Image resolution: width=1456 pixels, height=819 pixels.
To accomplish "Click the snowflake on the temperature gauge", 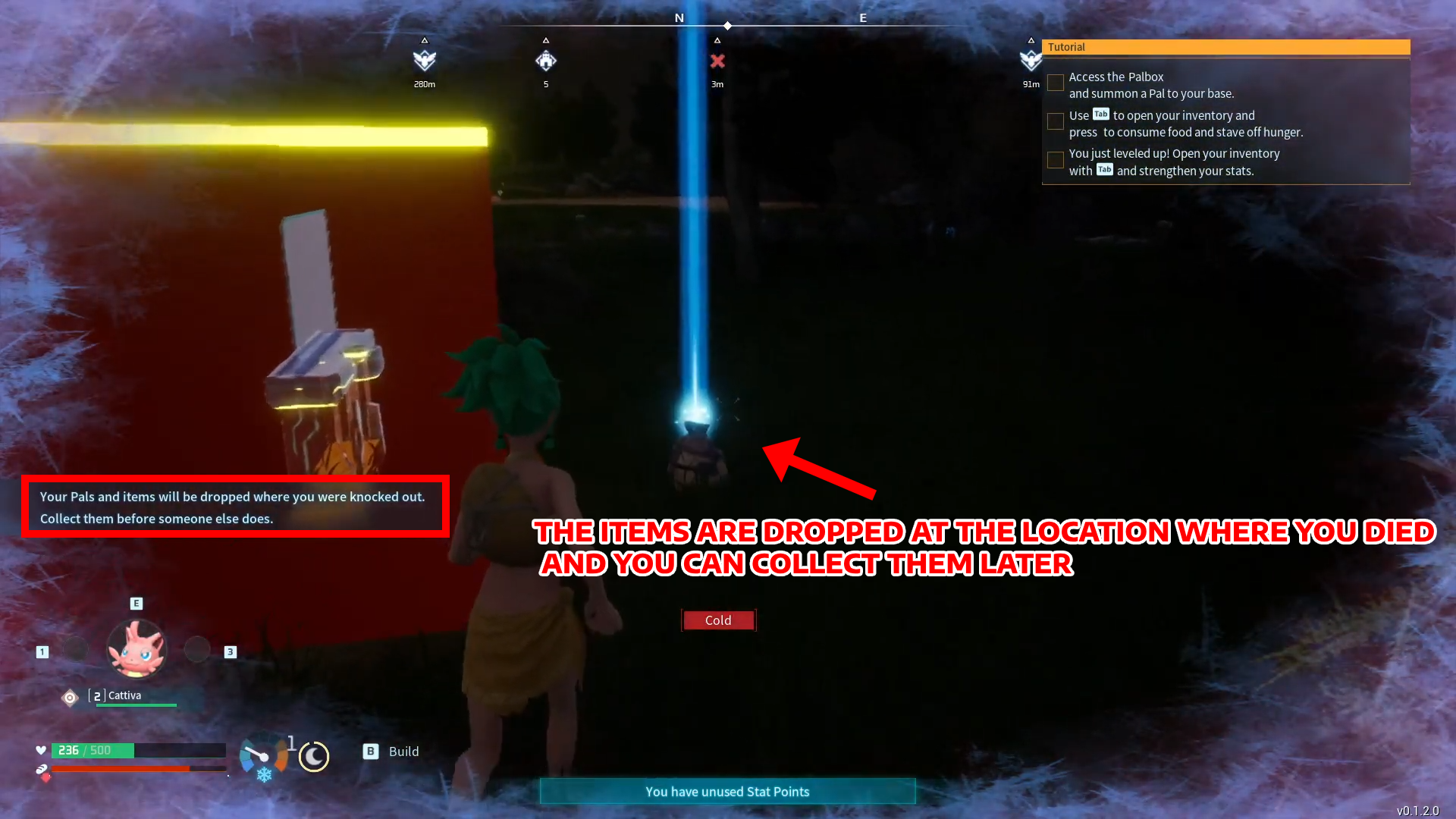I will (263, 774).
